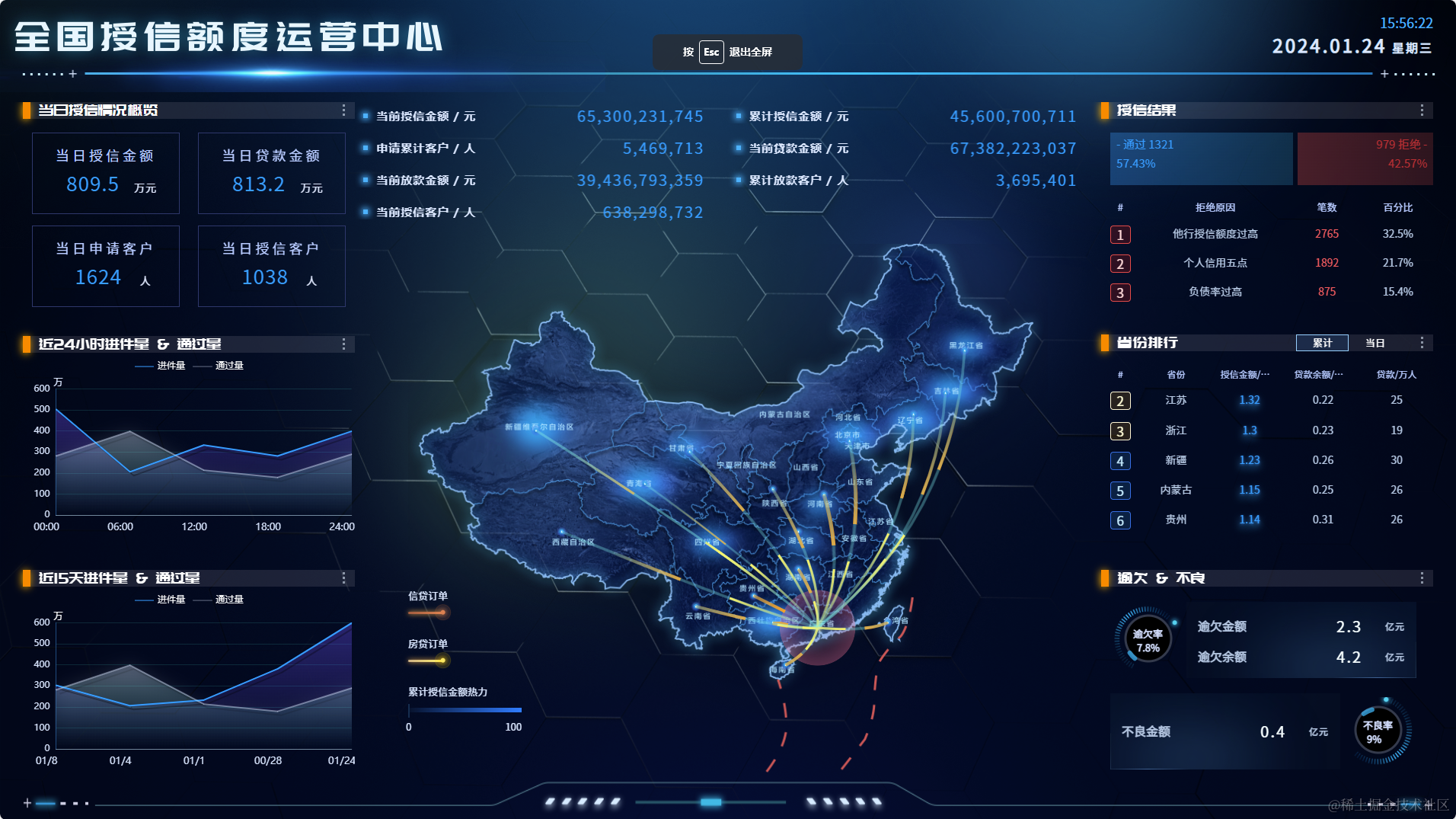This screenshot has width=1456, height=819.
Task: Open the 当日授信情况概览 panel options menu
Action: click(x=343, y=110)
